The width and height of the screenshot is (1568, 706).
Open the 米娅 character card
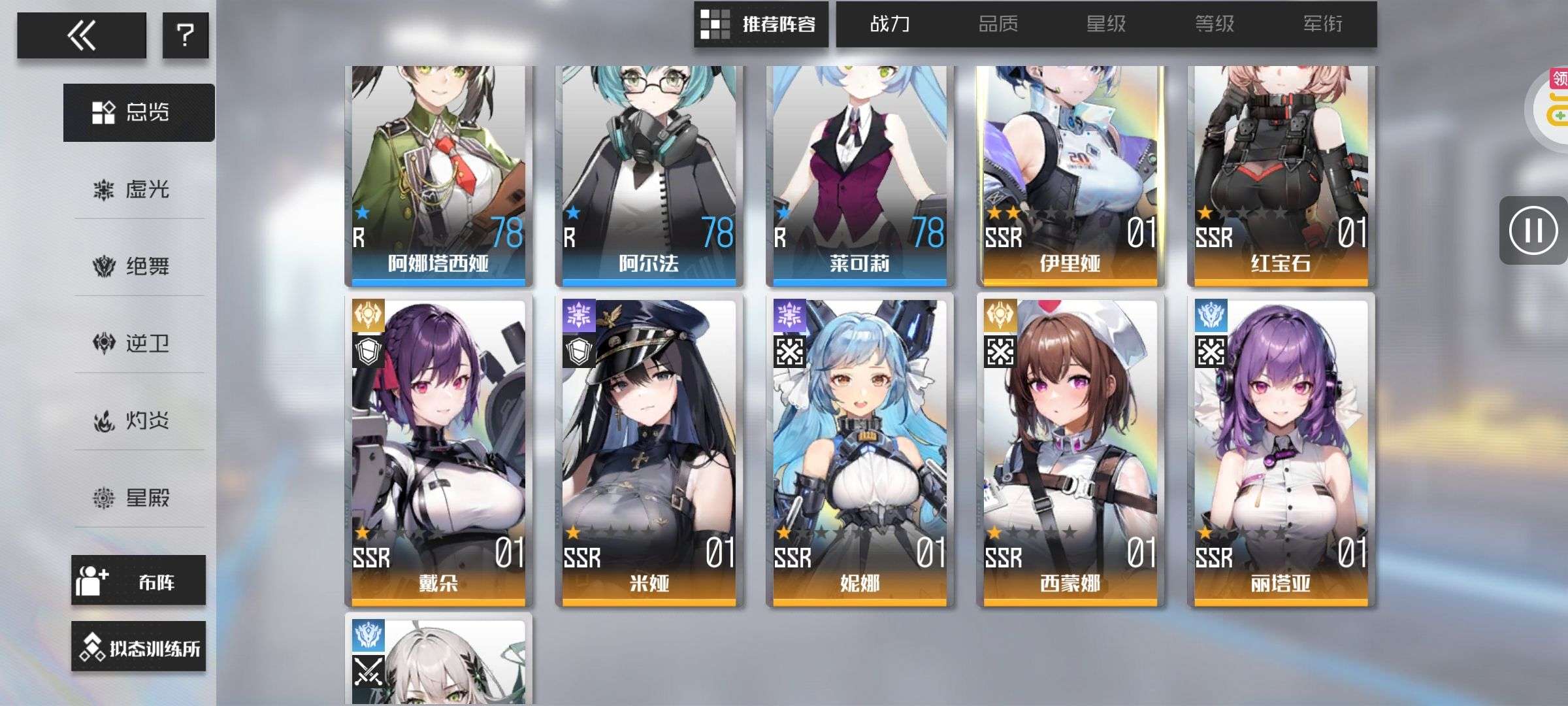tap(649, 451)
